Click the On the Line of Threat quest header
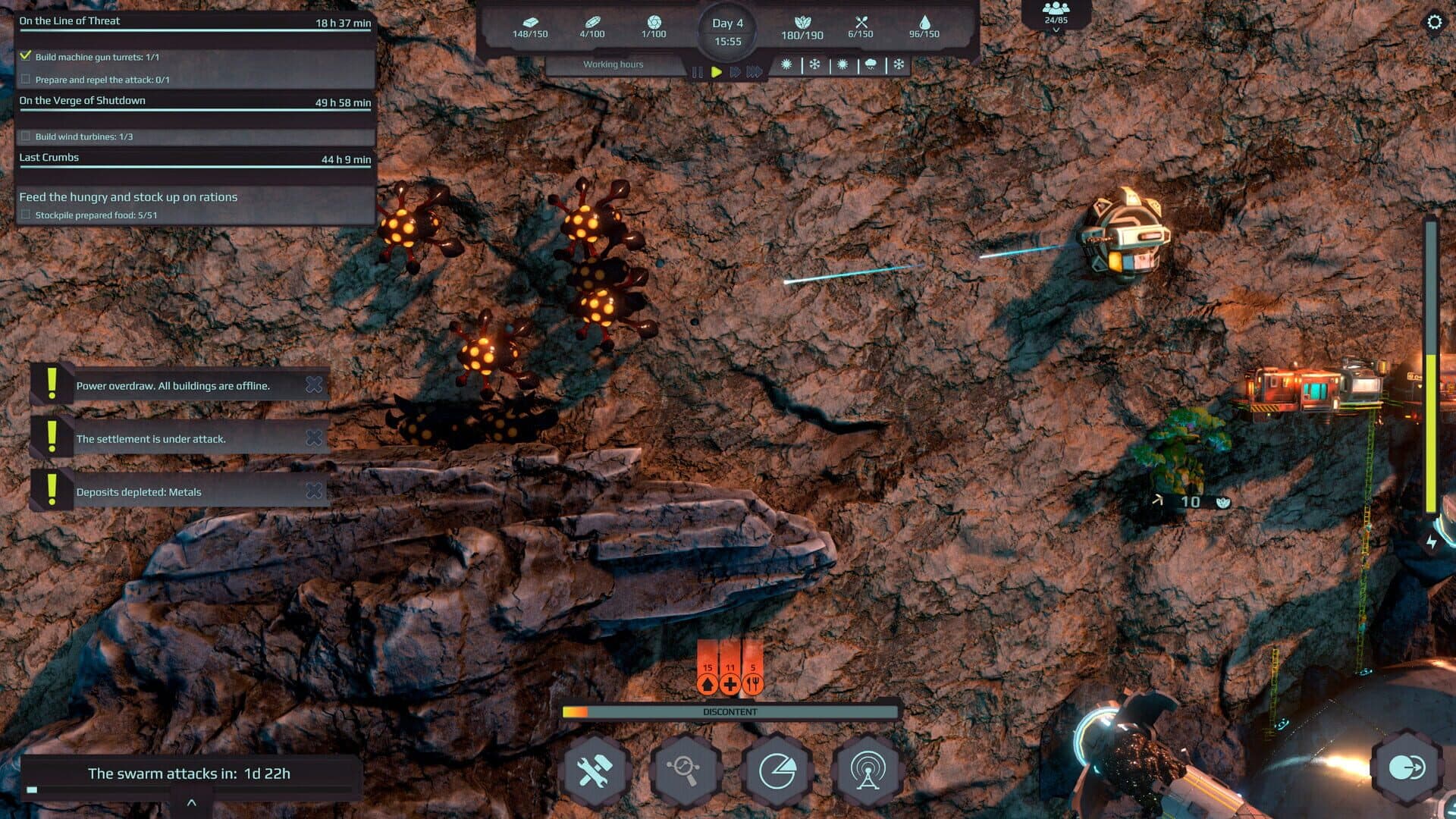Viewport: 1456px width, 819px height. tap(68, 20)
